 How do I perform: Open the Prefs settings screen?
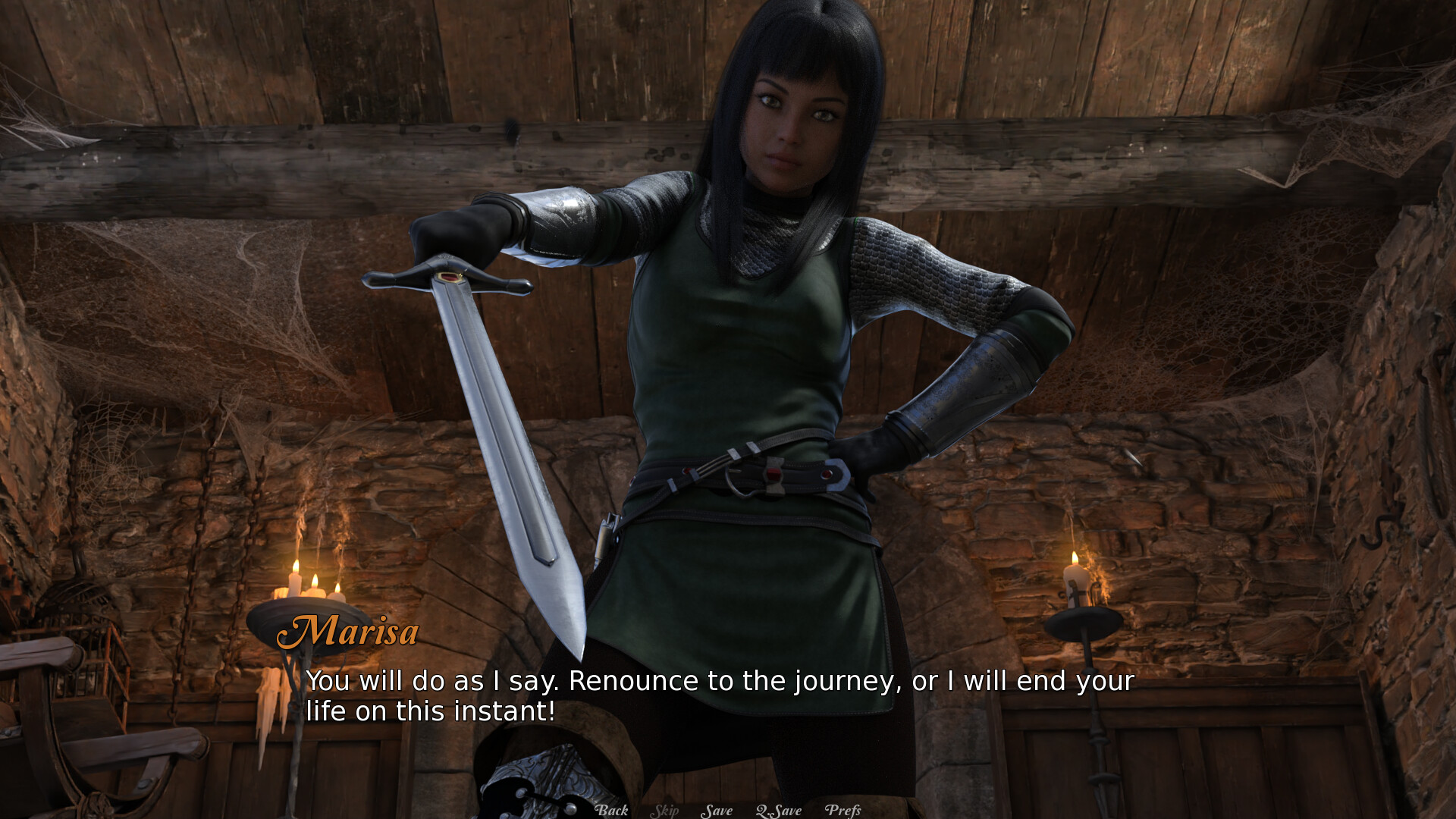(x=843, y=811)
